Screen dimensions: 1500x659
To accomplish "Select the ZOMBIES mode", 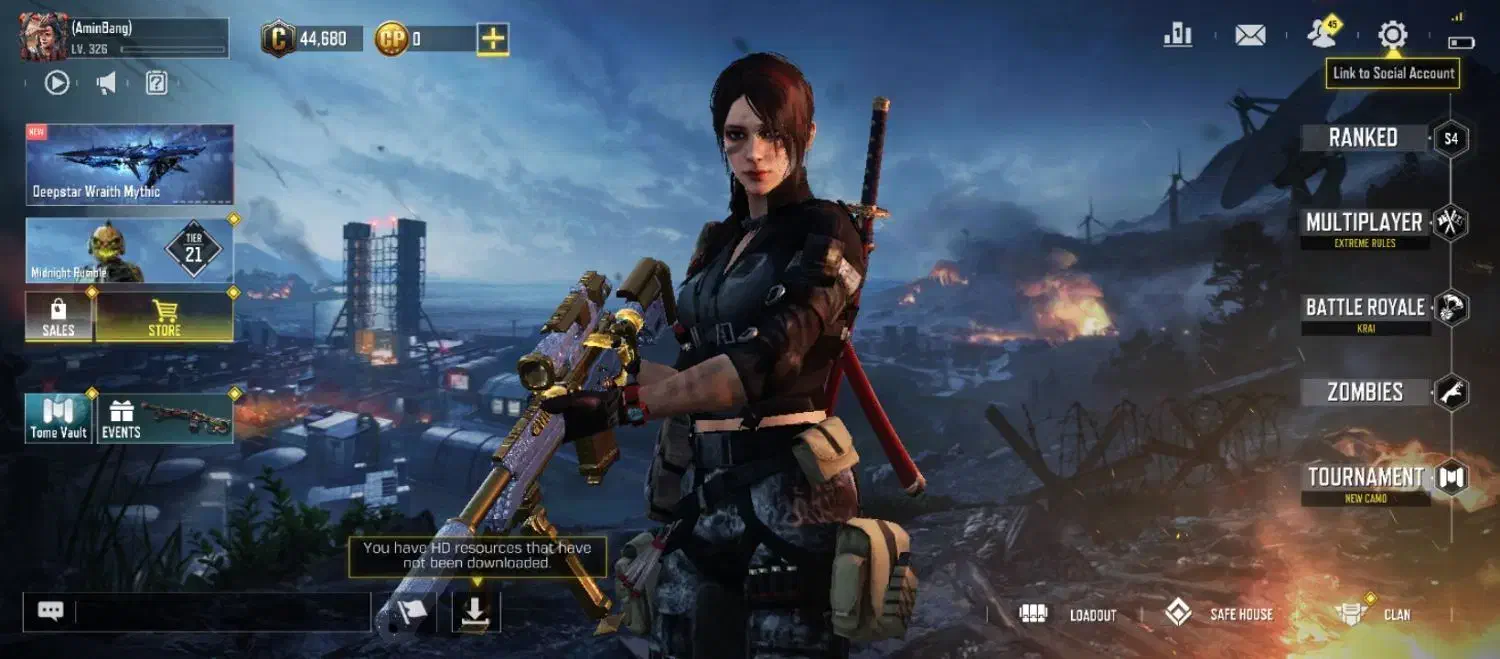I will [1365, 392].
